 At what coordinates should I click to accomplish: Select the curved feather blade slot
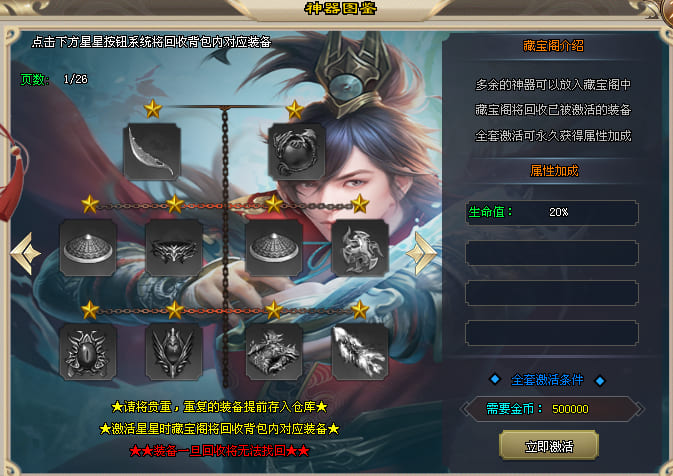[151, 150]
